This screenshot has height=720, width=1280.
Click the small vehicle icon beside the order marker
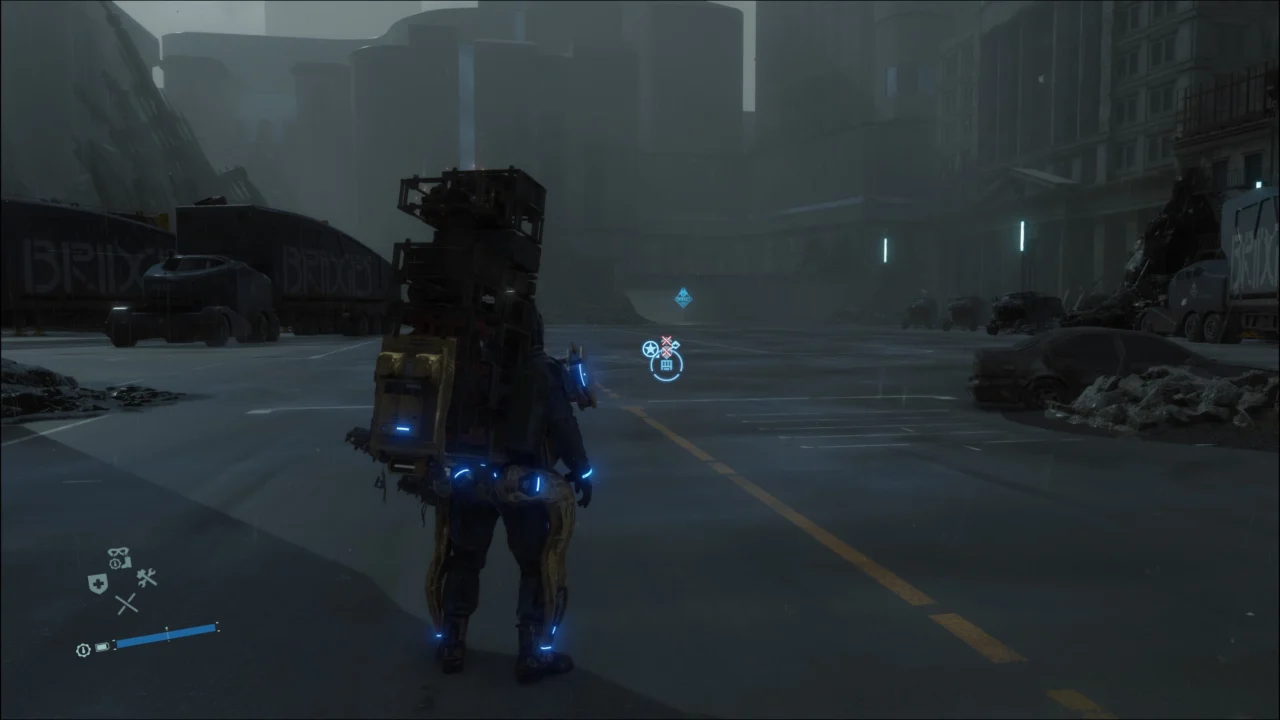tap(676, 345)
